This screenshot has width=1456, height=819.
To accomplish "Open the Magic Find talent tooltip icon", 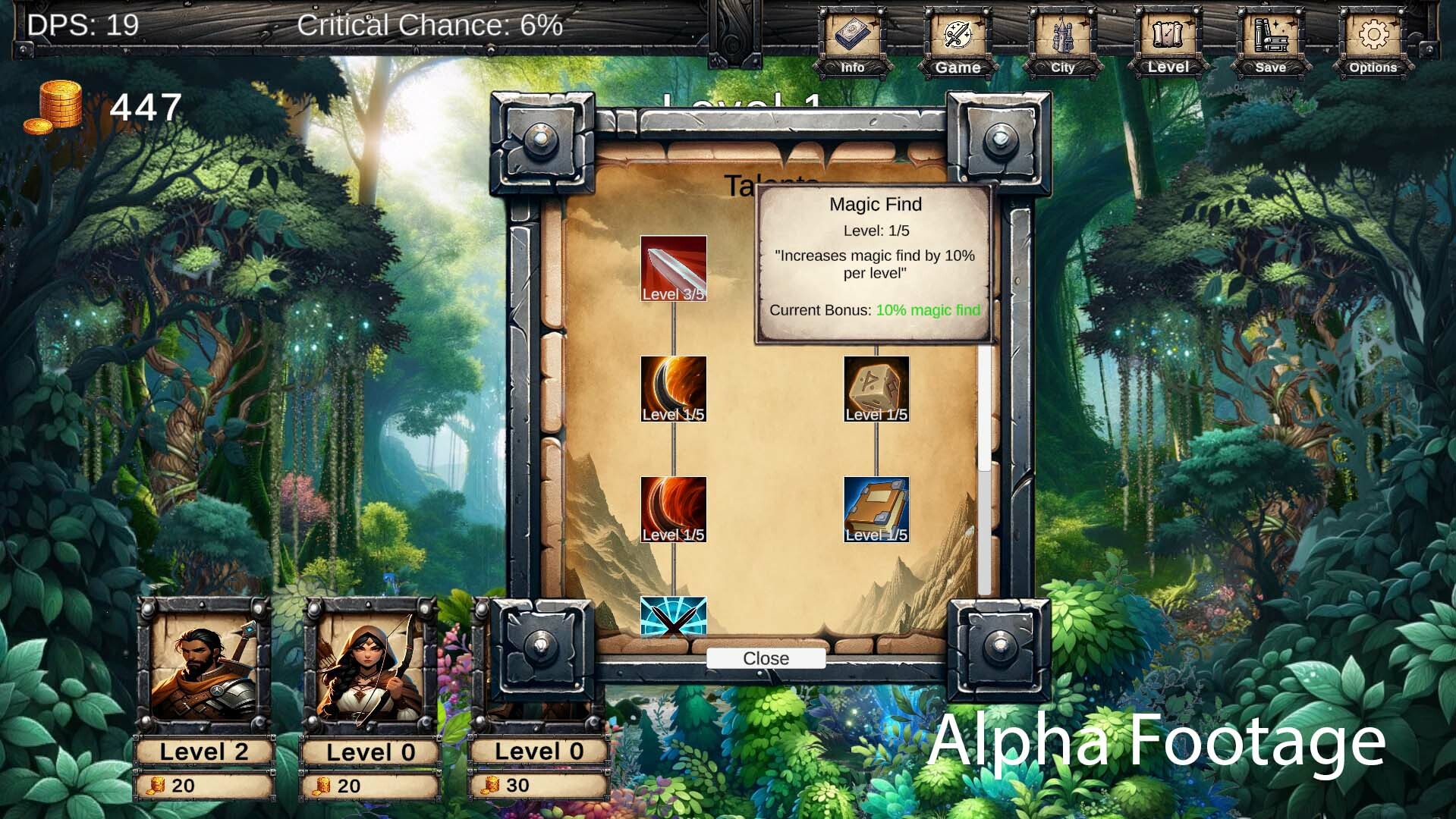I will click(876, 265).
